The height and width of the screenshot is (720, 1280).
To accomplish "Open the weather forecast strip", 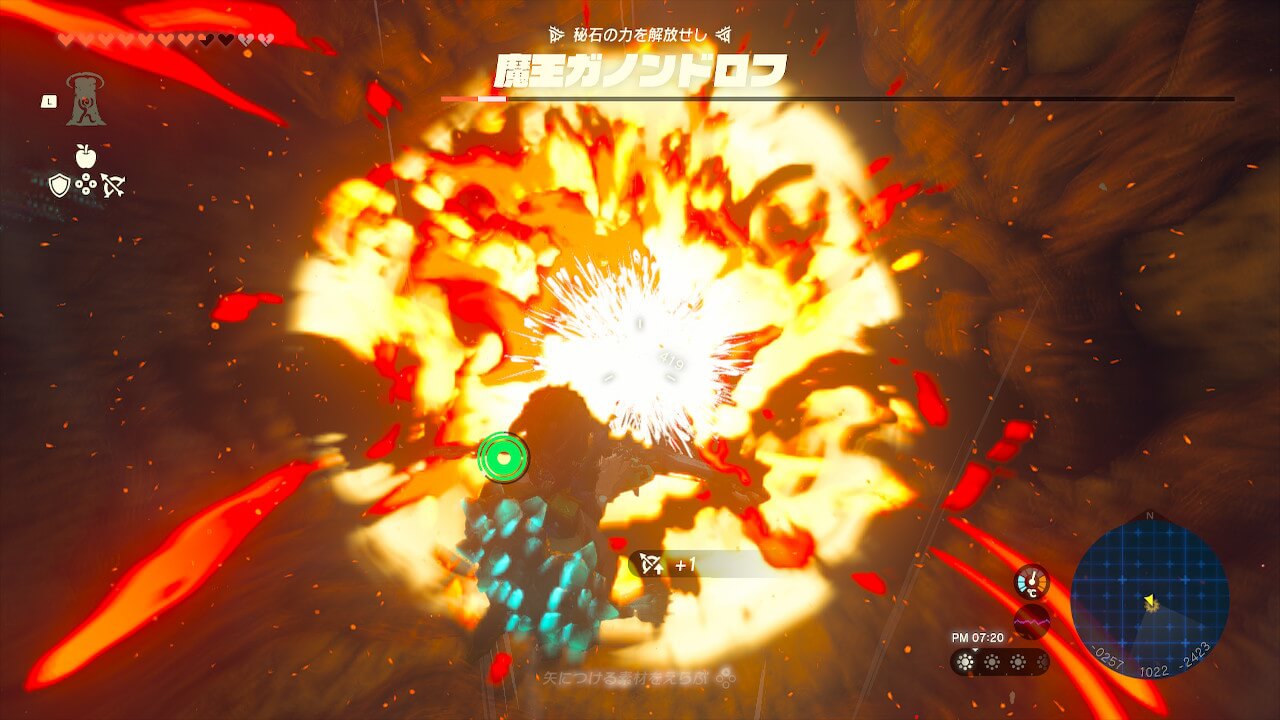I will (999, 662).
